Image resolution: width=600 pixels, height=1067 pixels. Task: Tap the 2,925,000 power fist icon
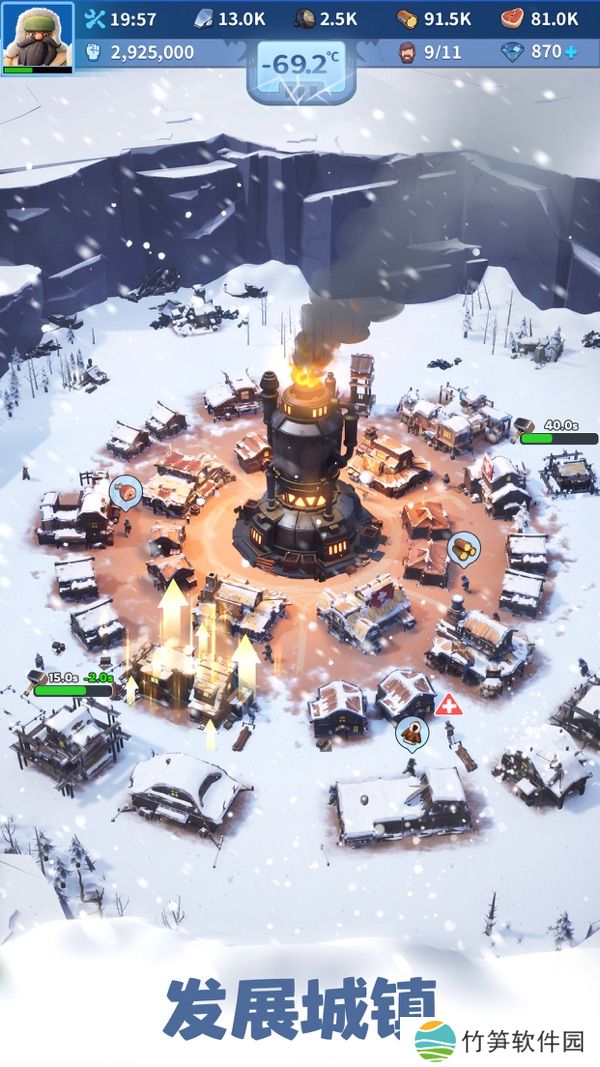pos(93,51)
